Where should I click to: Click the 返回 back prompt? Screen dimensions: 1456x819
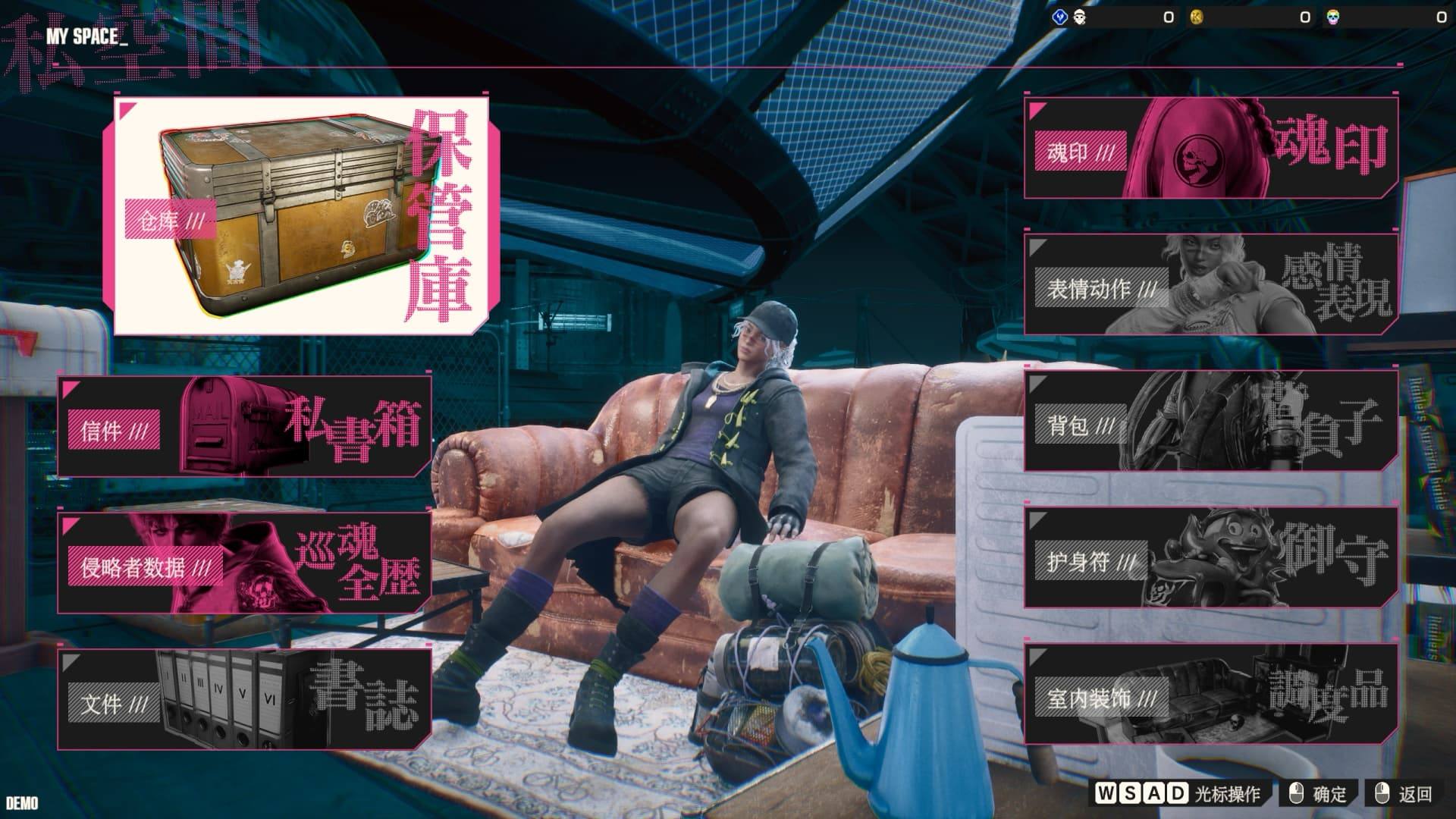(1404, 794)
